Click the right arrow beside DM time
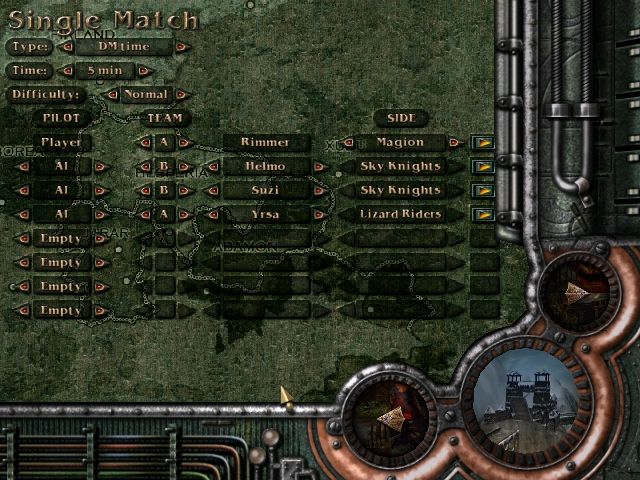The height and width of the screenshot is (480, 640). click(180, 47)
